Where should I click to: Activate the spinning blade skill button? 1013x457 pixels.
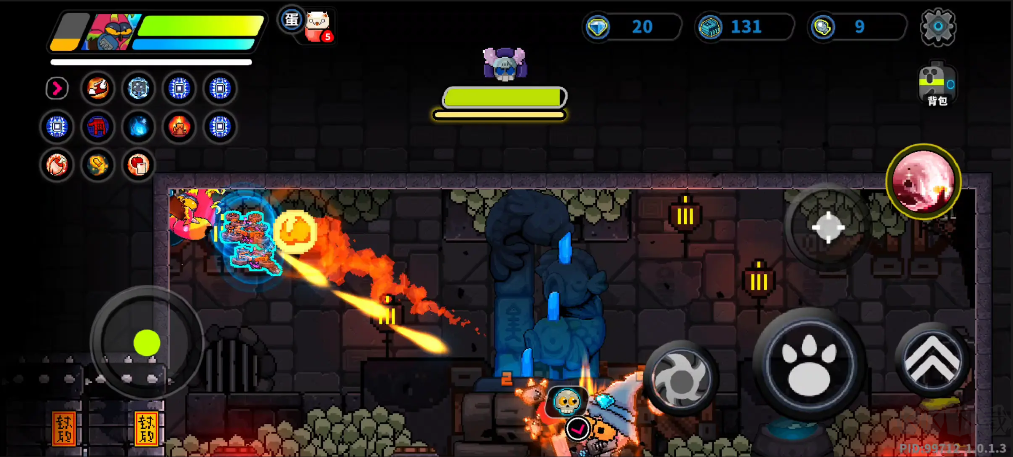[x=680, y=377]
